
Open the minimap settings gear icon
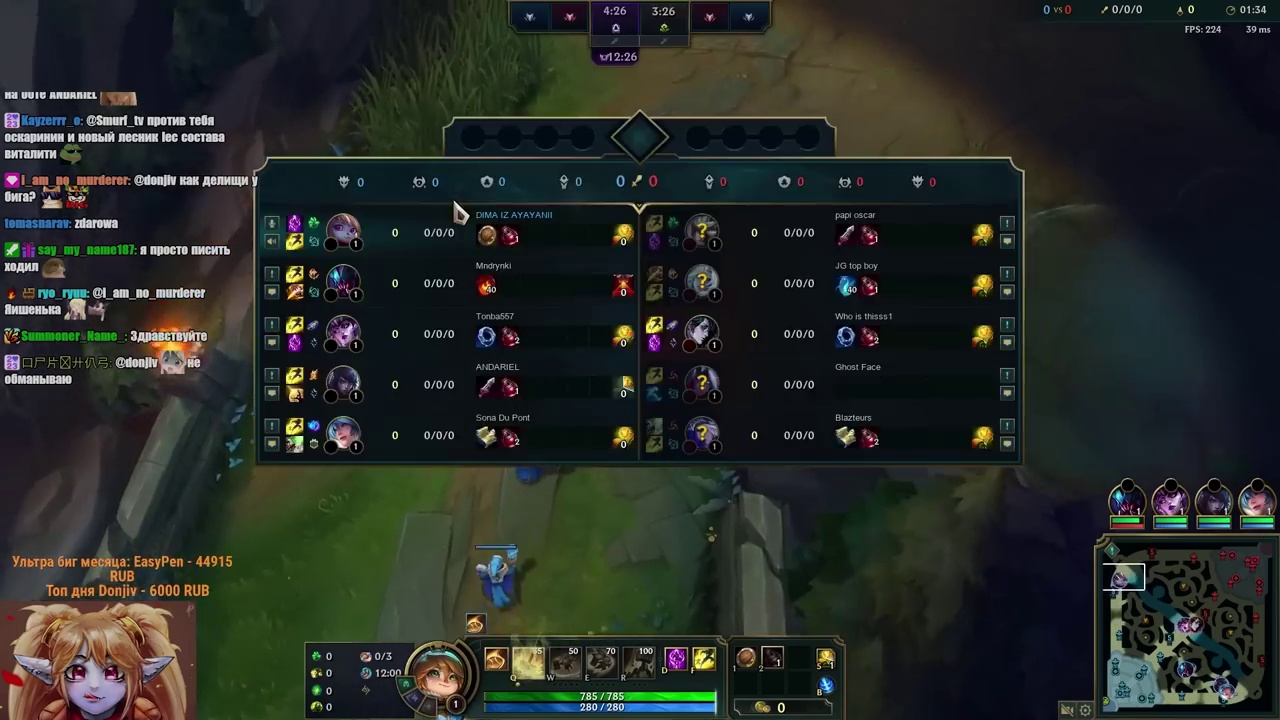pyautogui.click(x=1085, y=710)
